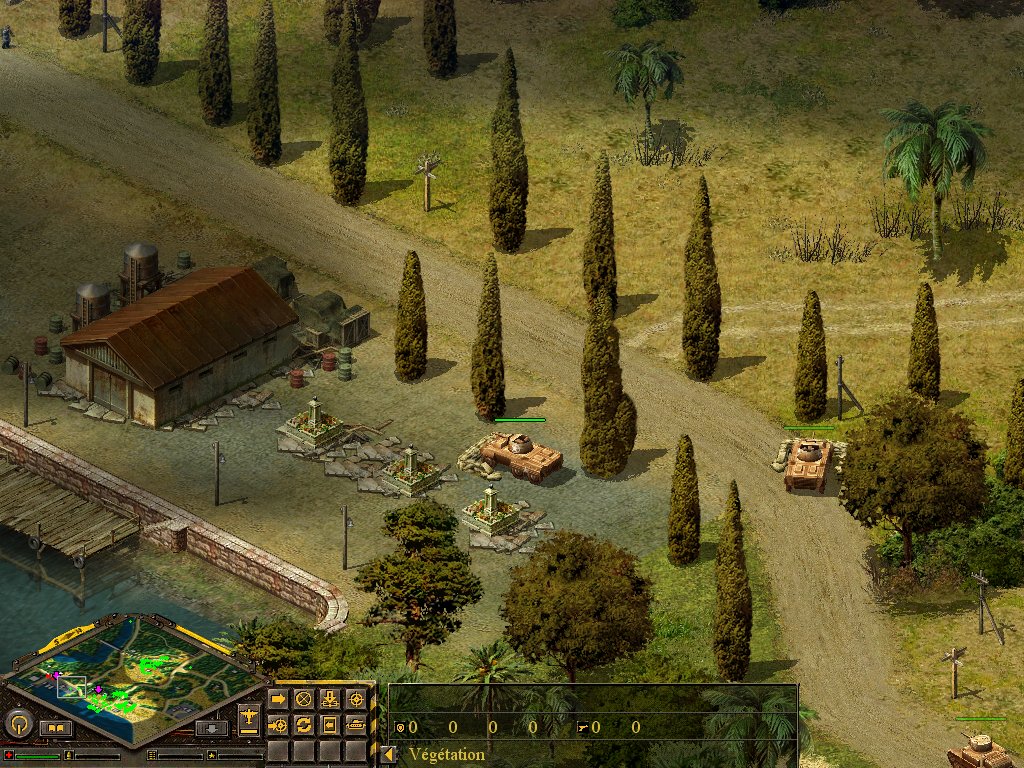Open the objectives book button
Screen dimensions: 1024x768
click(56, 727)
